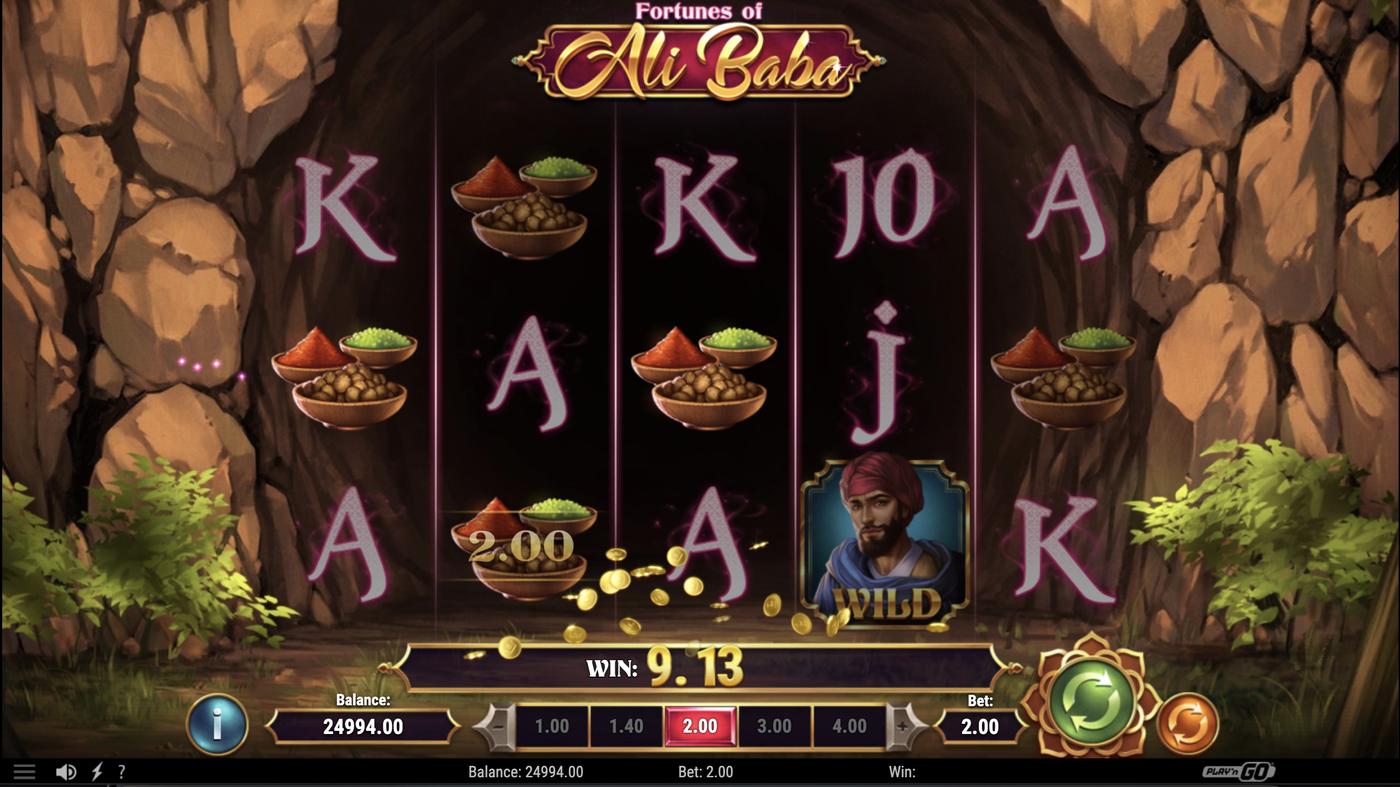Open the help with the question mark icon
Image resolution: width=1400 pixels, height=787 pixels.
122,770
